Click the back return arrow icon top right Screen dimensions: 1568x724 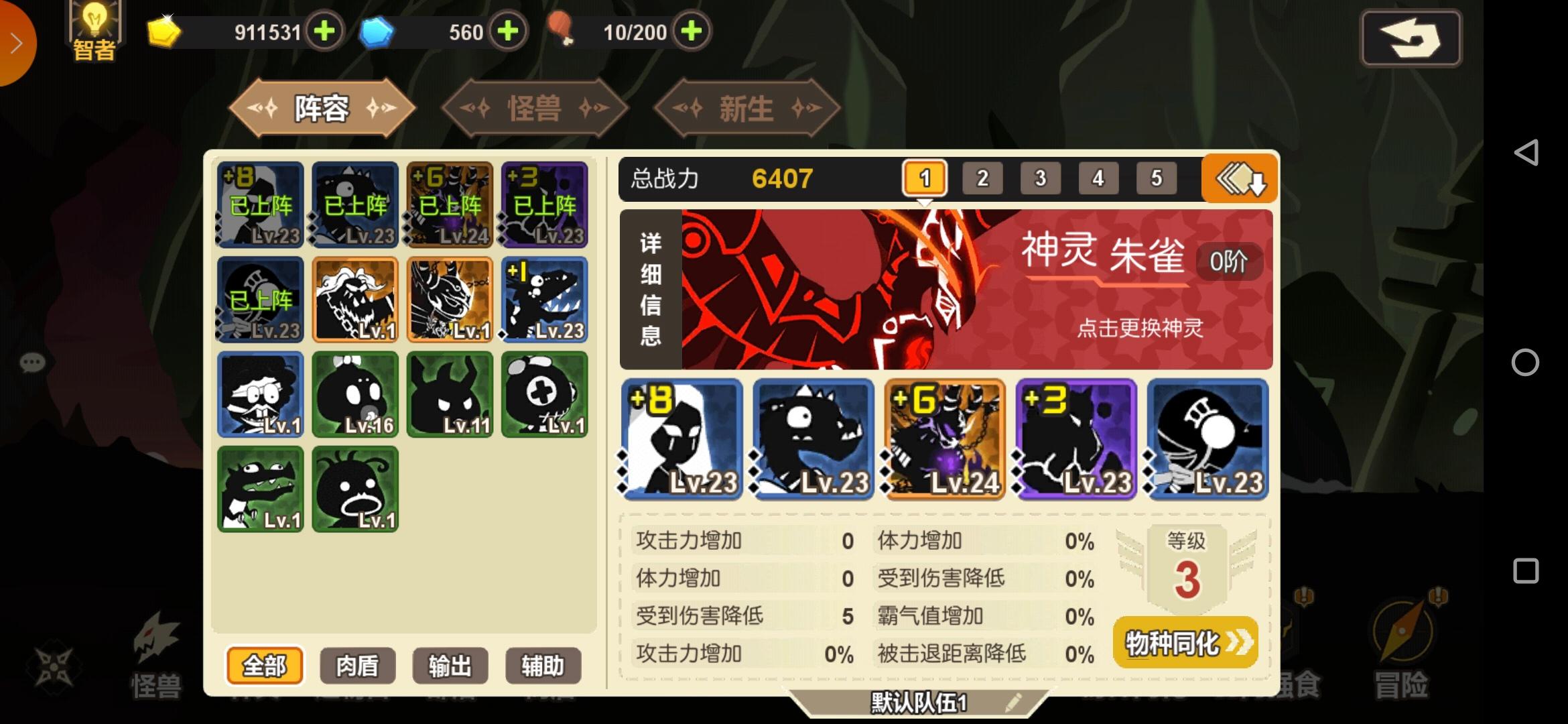[1411, 39]
